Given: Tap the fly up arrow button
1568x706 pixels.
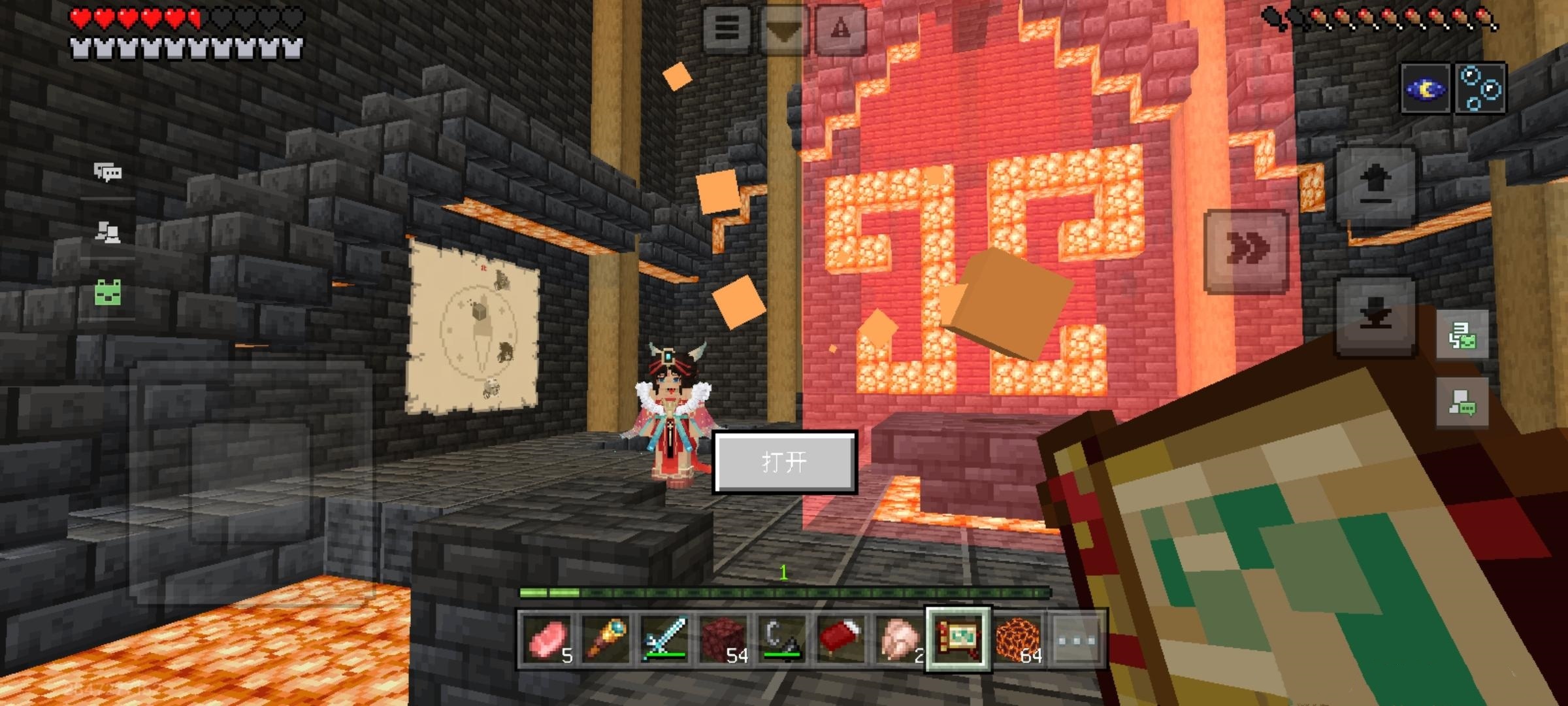Looking at the screenshot, I should tap(1376, 186).
